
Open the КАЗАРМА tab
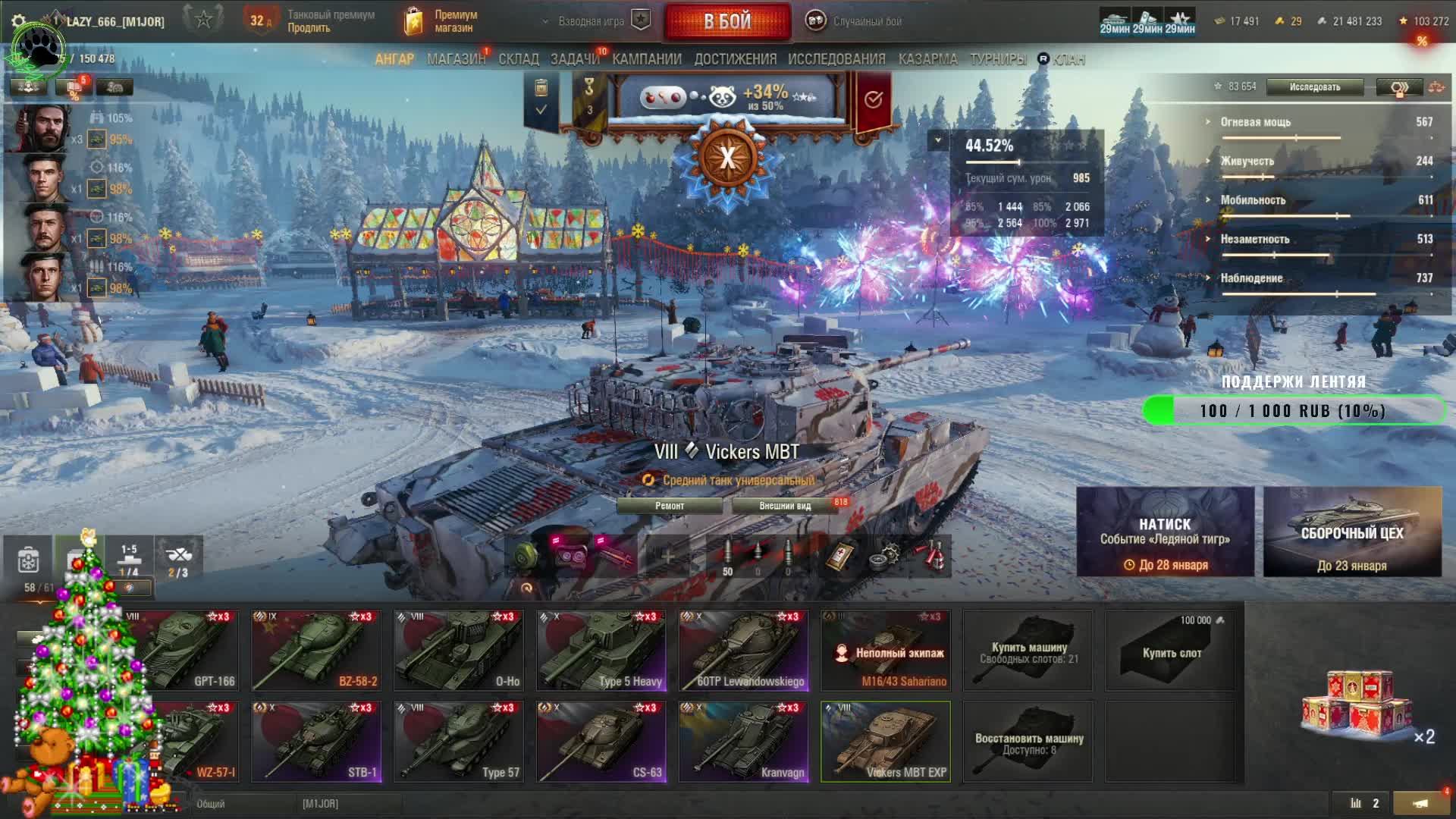(927, 59)
